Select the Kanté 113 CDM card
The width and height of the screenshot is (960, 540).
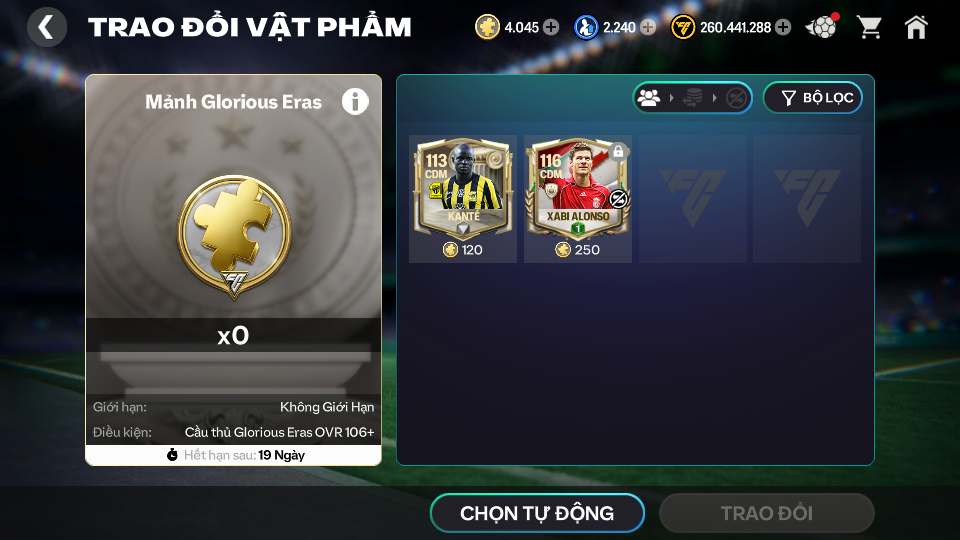tap(462, 198)
